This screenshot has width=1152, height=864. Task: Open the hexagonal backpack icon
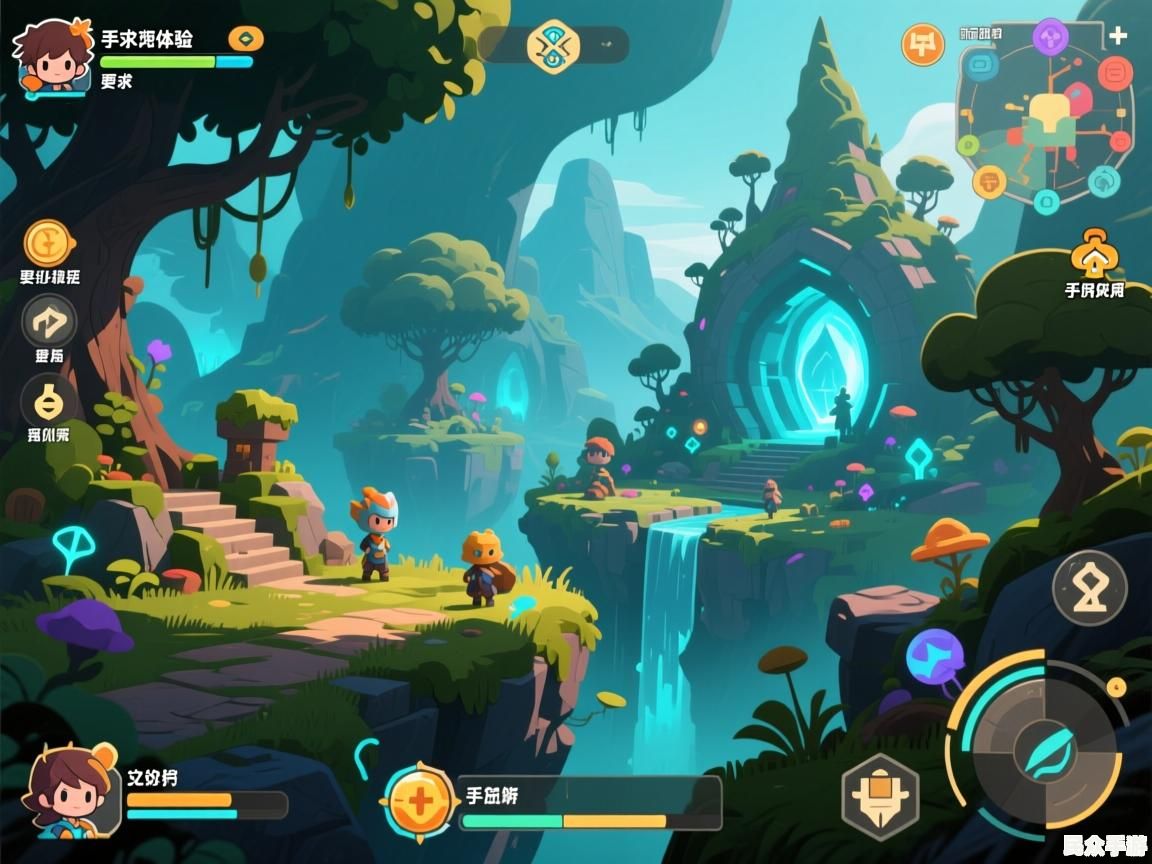pyautogui.click(x=880, y=797)
